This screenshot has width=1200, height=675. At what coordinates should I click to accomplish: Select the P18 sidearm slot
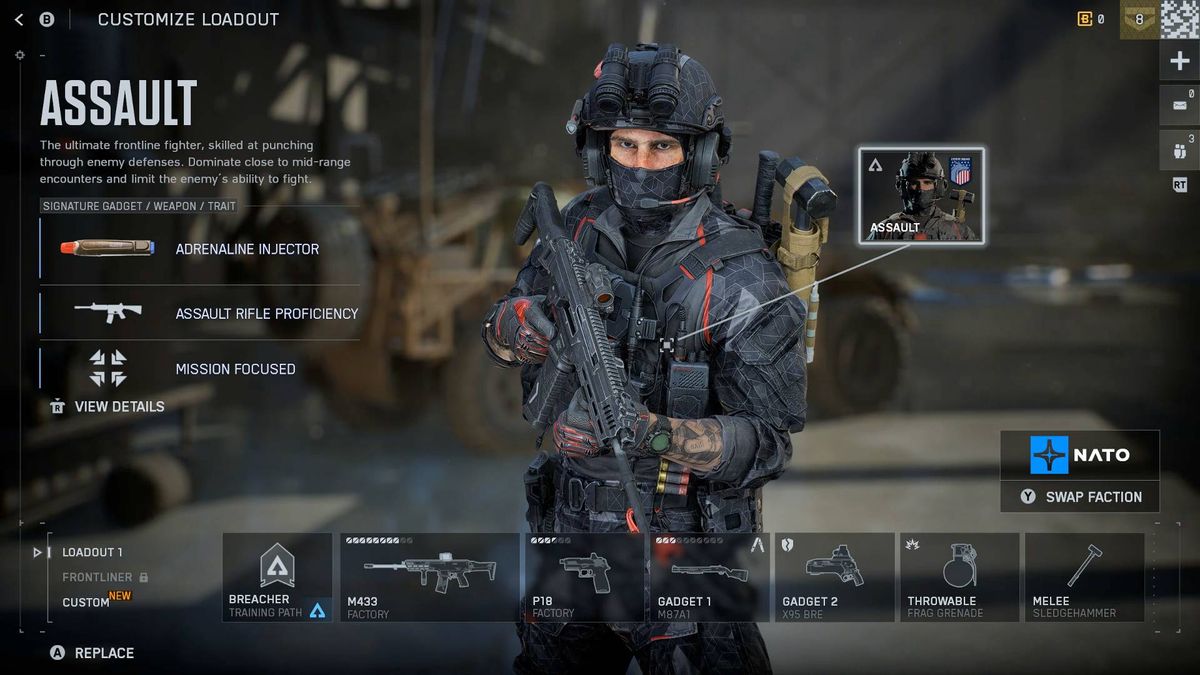coord(585,577)
